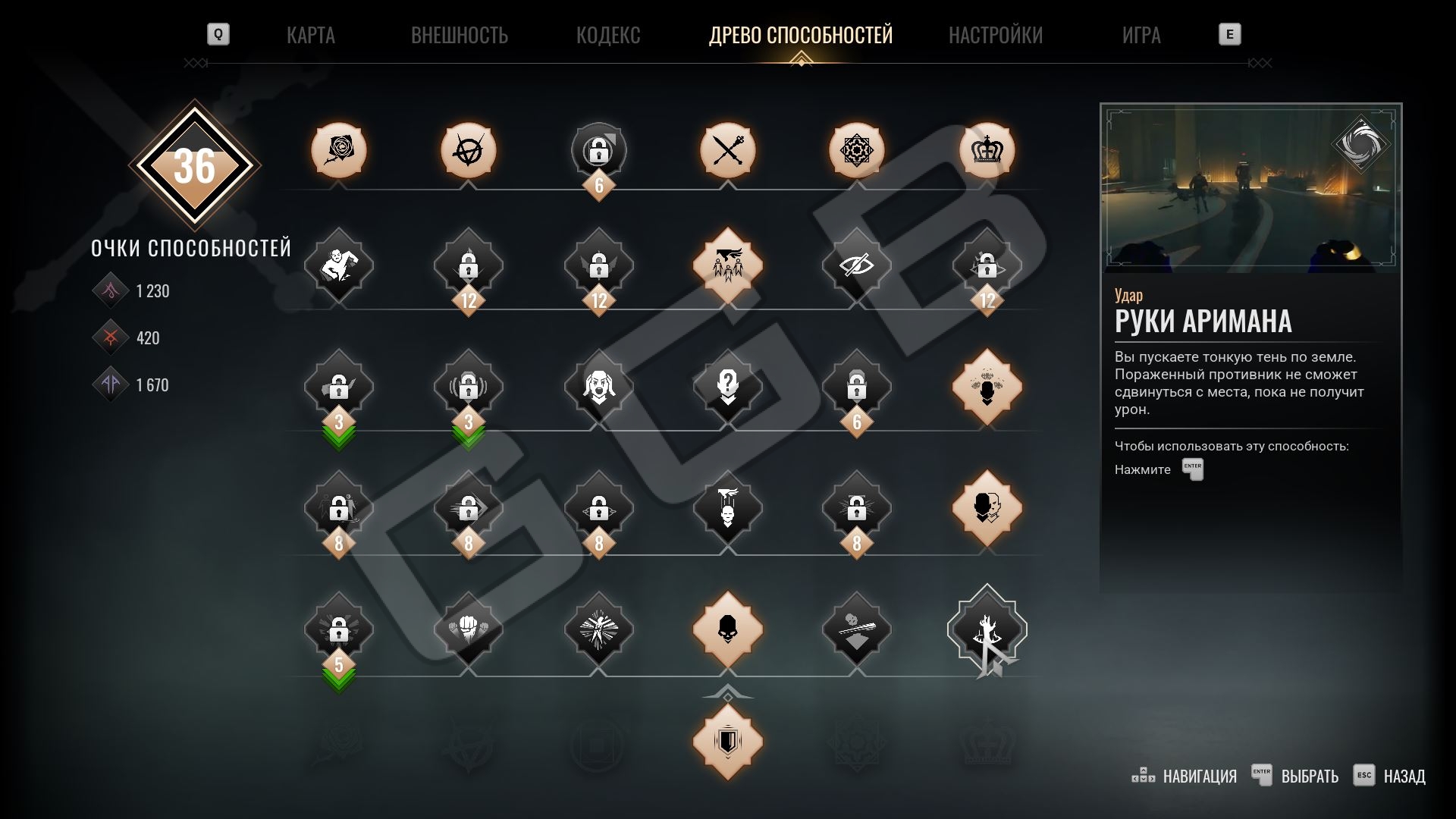This screenshot has height=819, width=1456.
Task: Select the running figure ability
Action: coord(339,265)
